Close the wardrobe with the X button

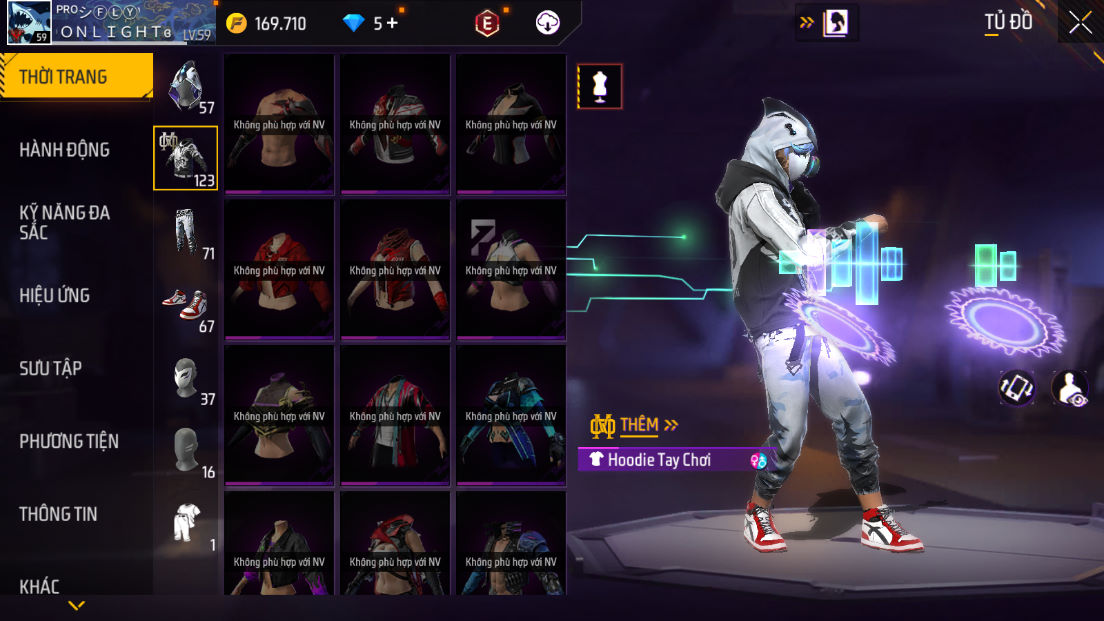(x=1080, y=23)
